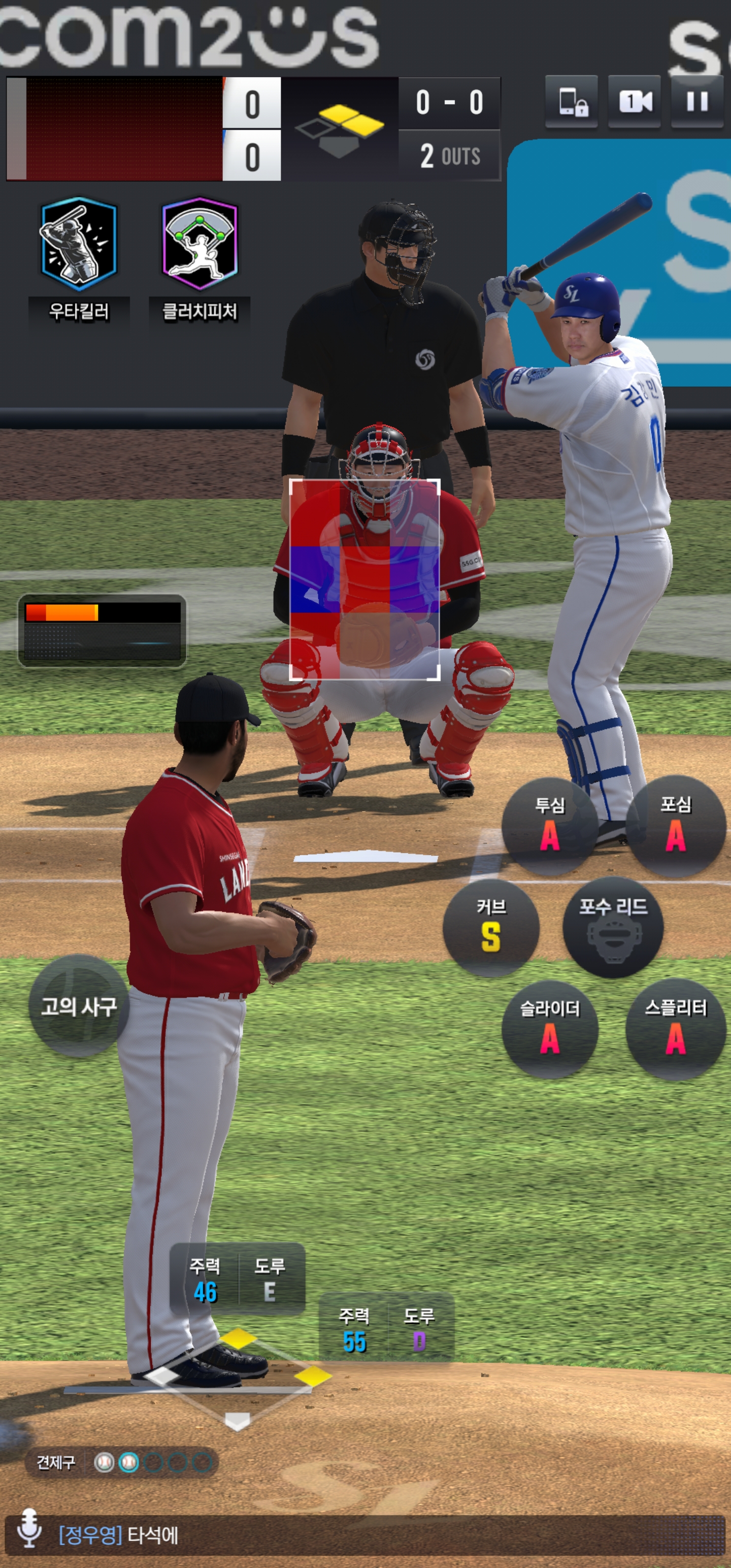The width and height of the screenshot is (731, 1568).
Task: Issue an intentional walk with 고의 사구
Action: pyautogui.click(x=79, y=1005)
